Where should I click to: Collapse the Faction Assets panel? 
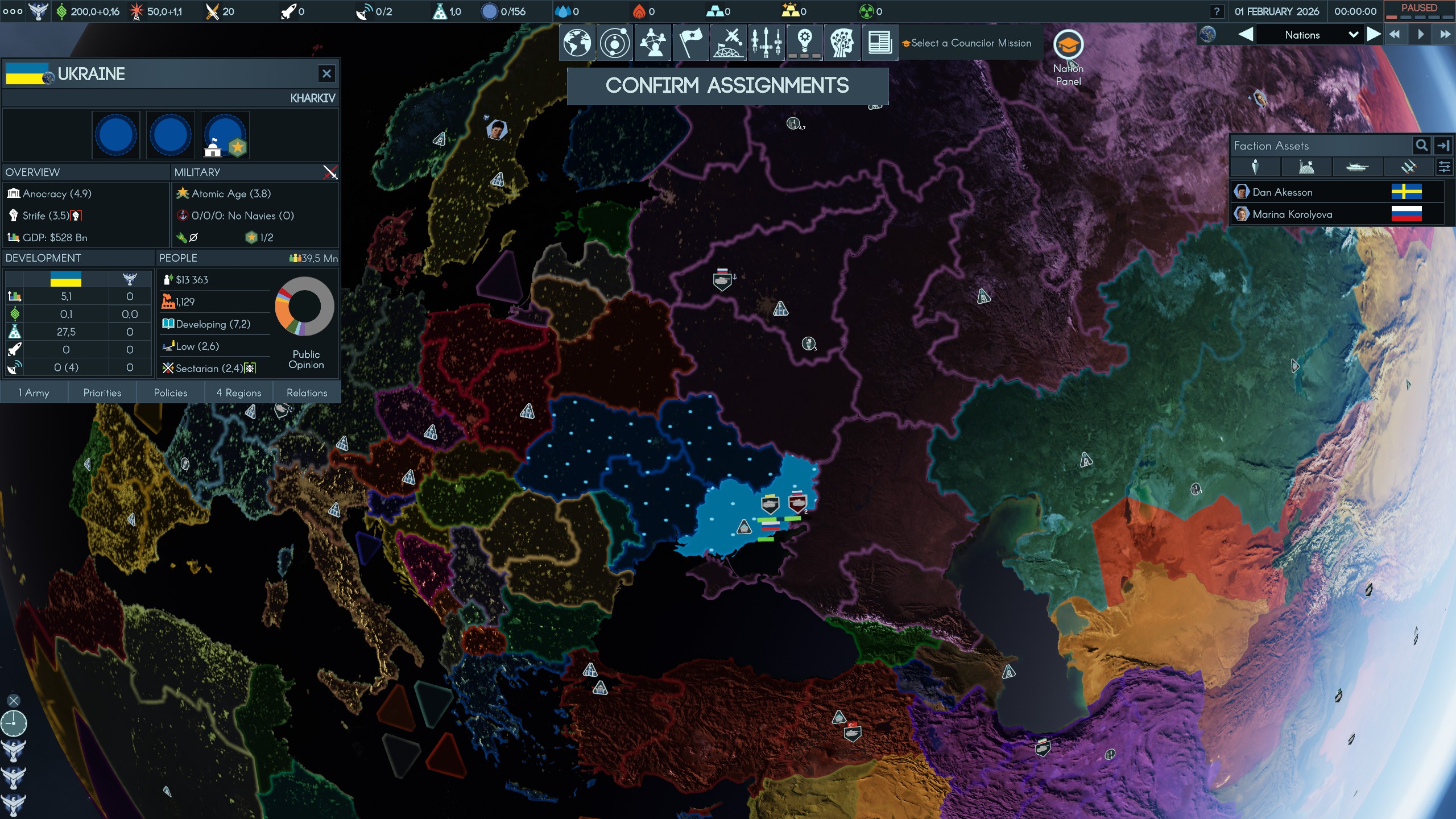point(1443,146)
